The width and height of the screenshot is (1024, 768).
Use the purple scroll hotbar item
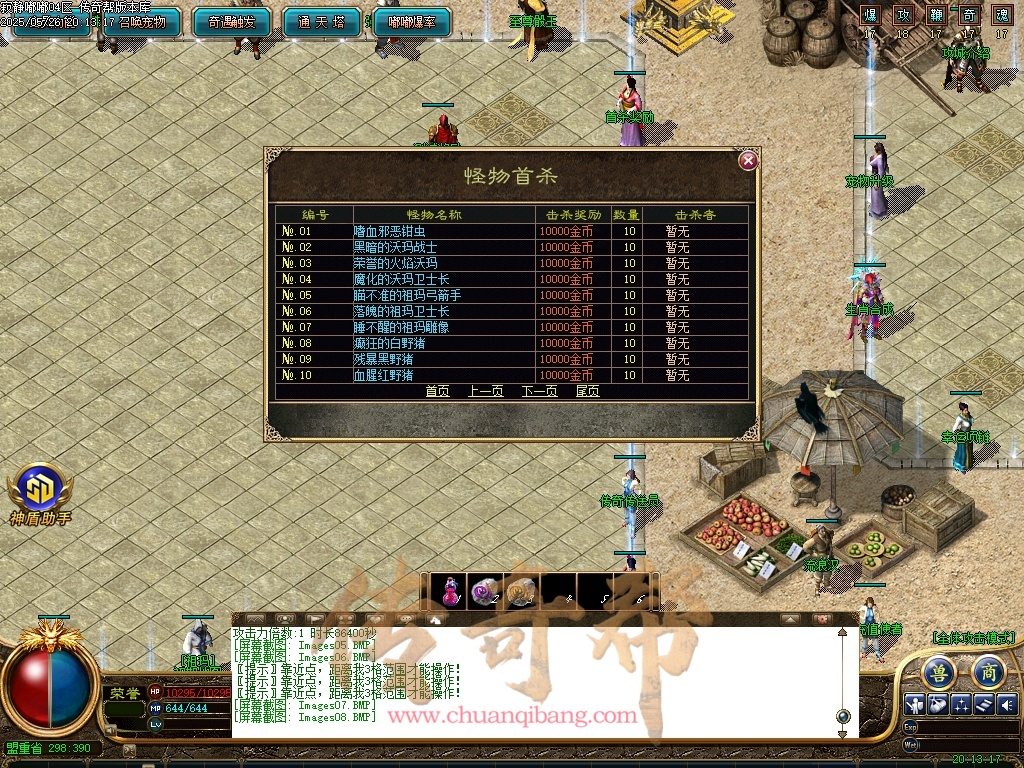487,591
